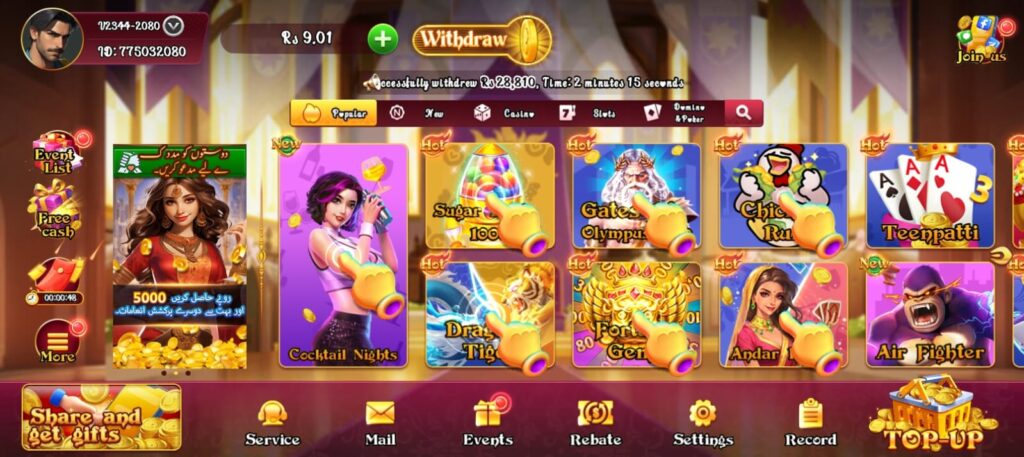Check the Mail inbox
The height and width of the screenshot is (457, 1024).
[380, 423]
